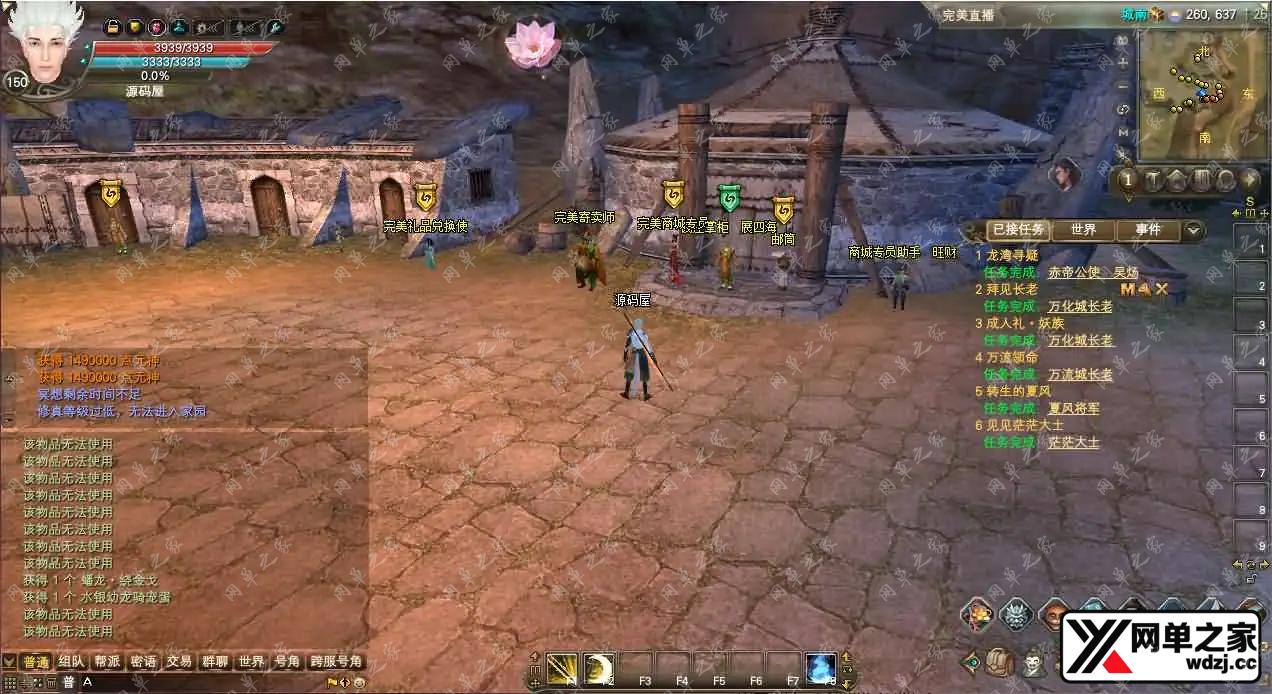Open the 密语 whisper chat channel
Screen dimensions: 1272x694
[143, 662]
